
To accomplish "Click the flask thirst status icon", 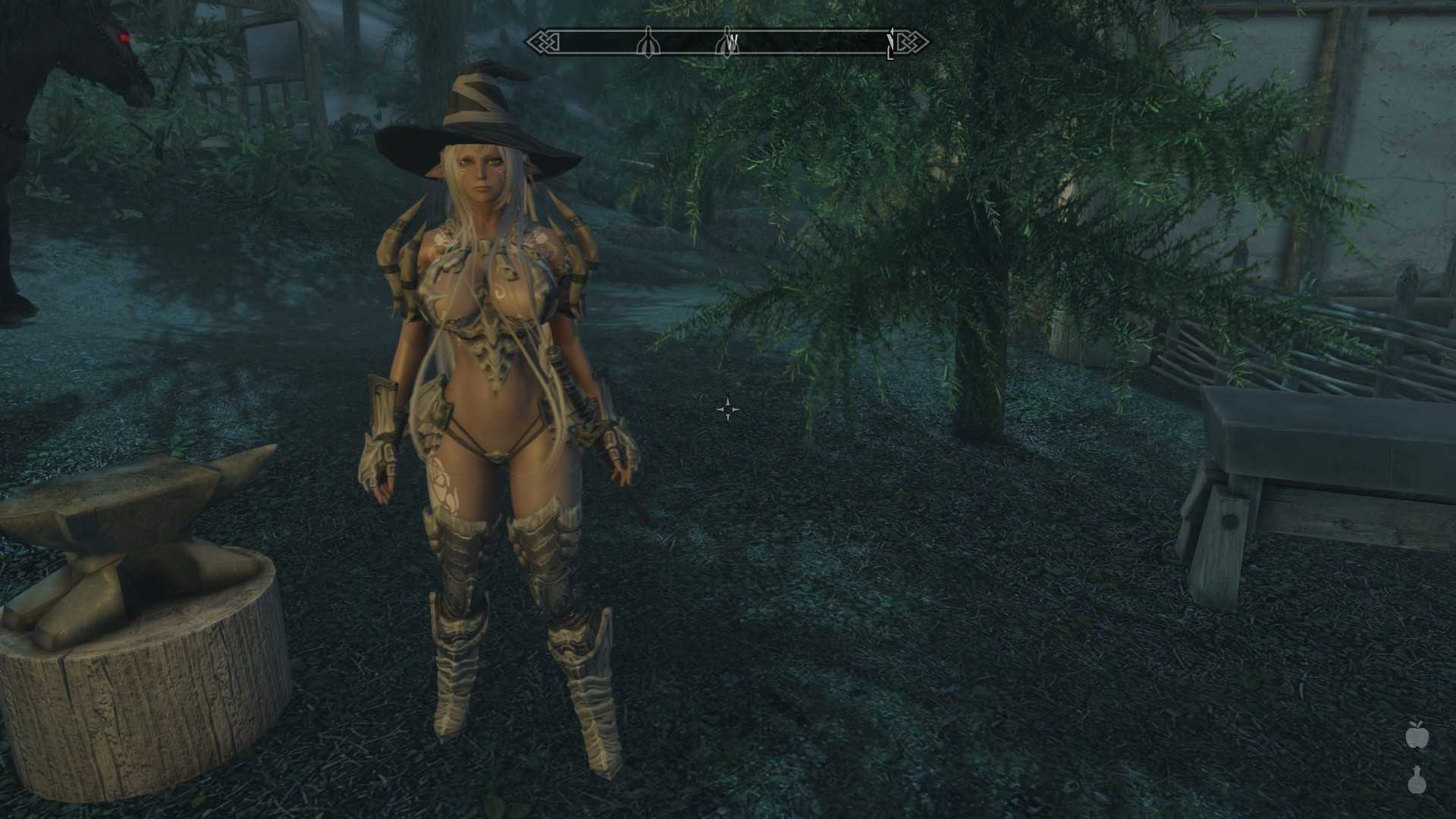I will [1416, 780].
